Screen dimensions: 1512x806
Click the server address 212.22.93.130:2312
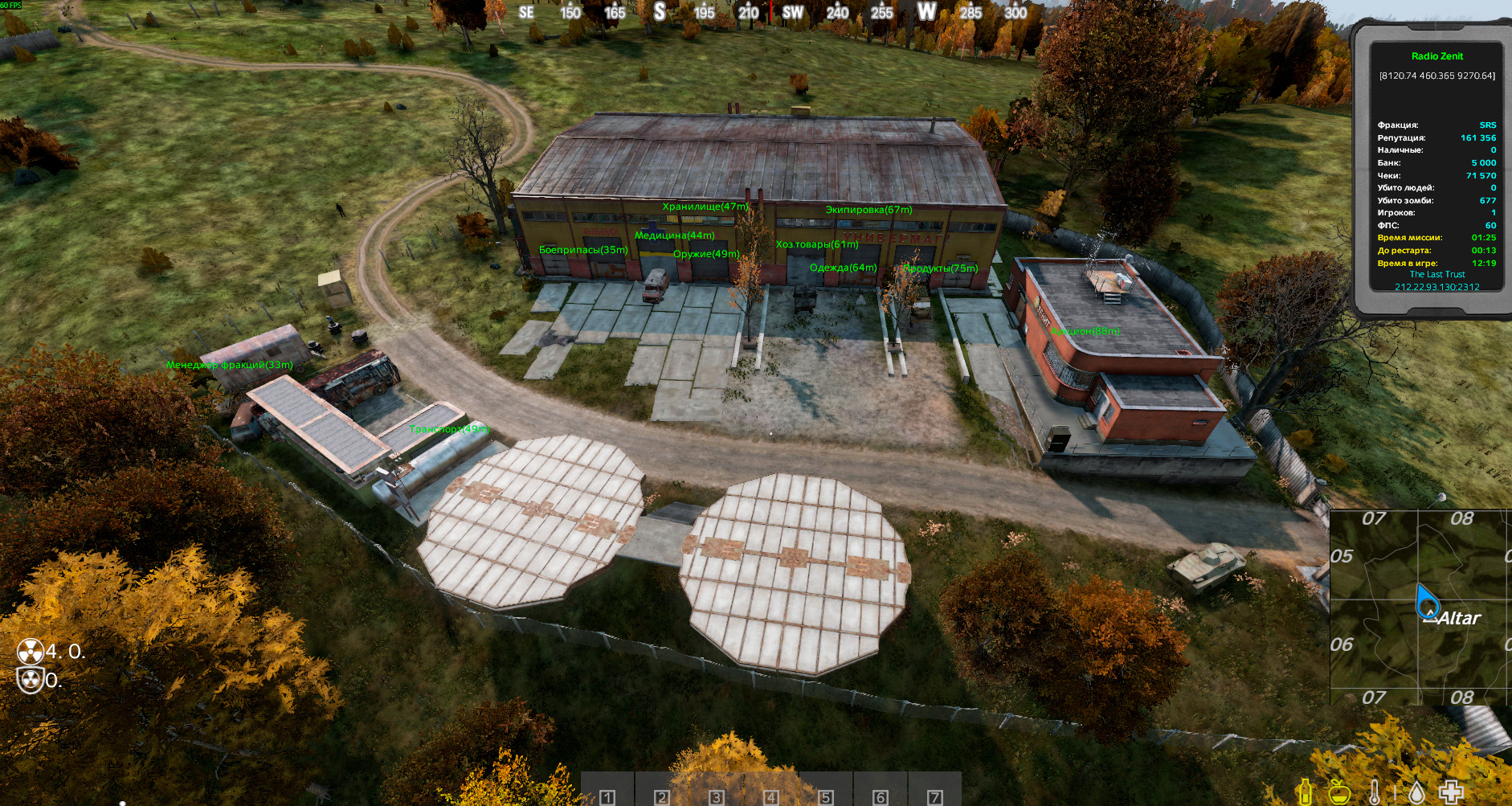point(1436,285)
